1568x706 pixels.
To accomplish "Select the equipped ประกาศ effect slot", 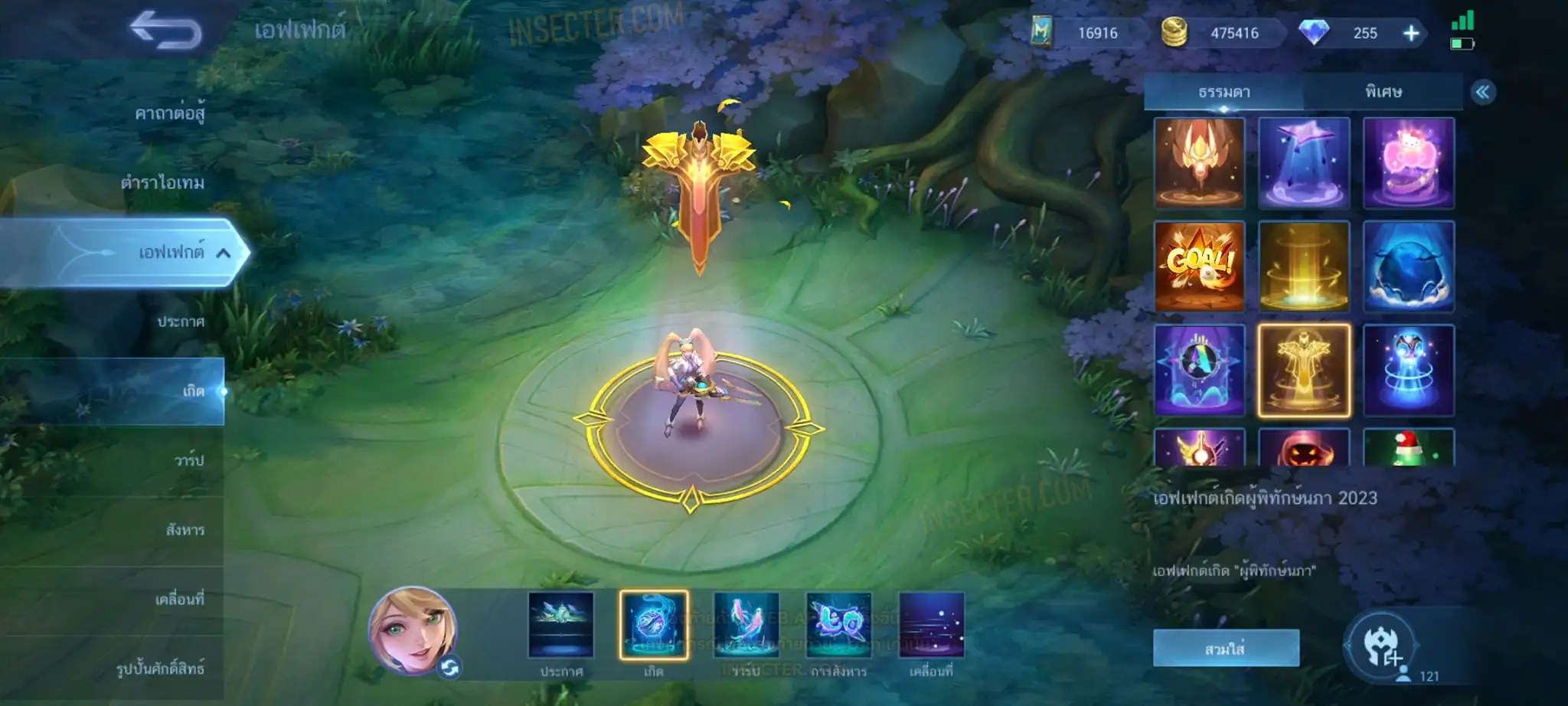I will (560, 625).
